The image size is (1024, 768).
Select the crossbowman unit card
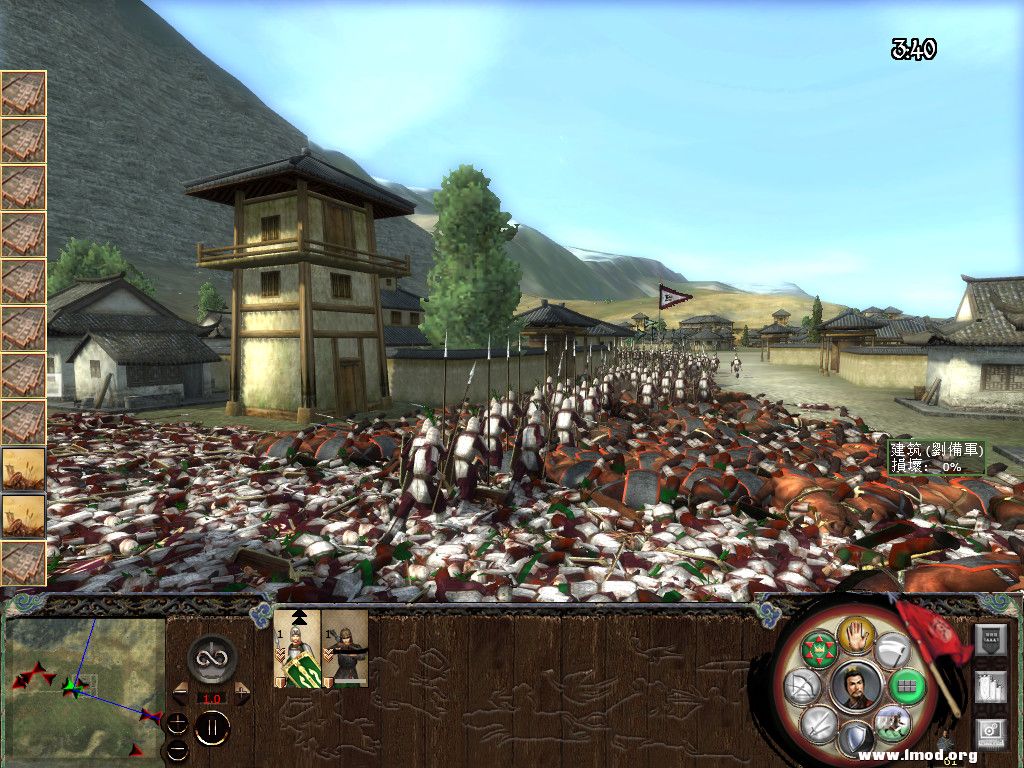(x=345, y=648)
